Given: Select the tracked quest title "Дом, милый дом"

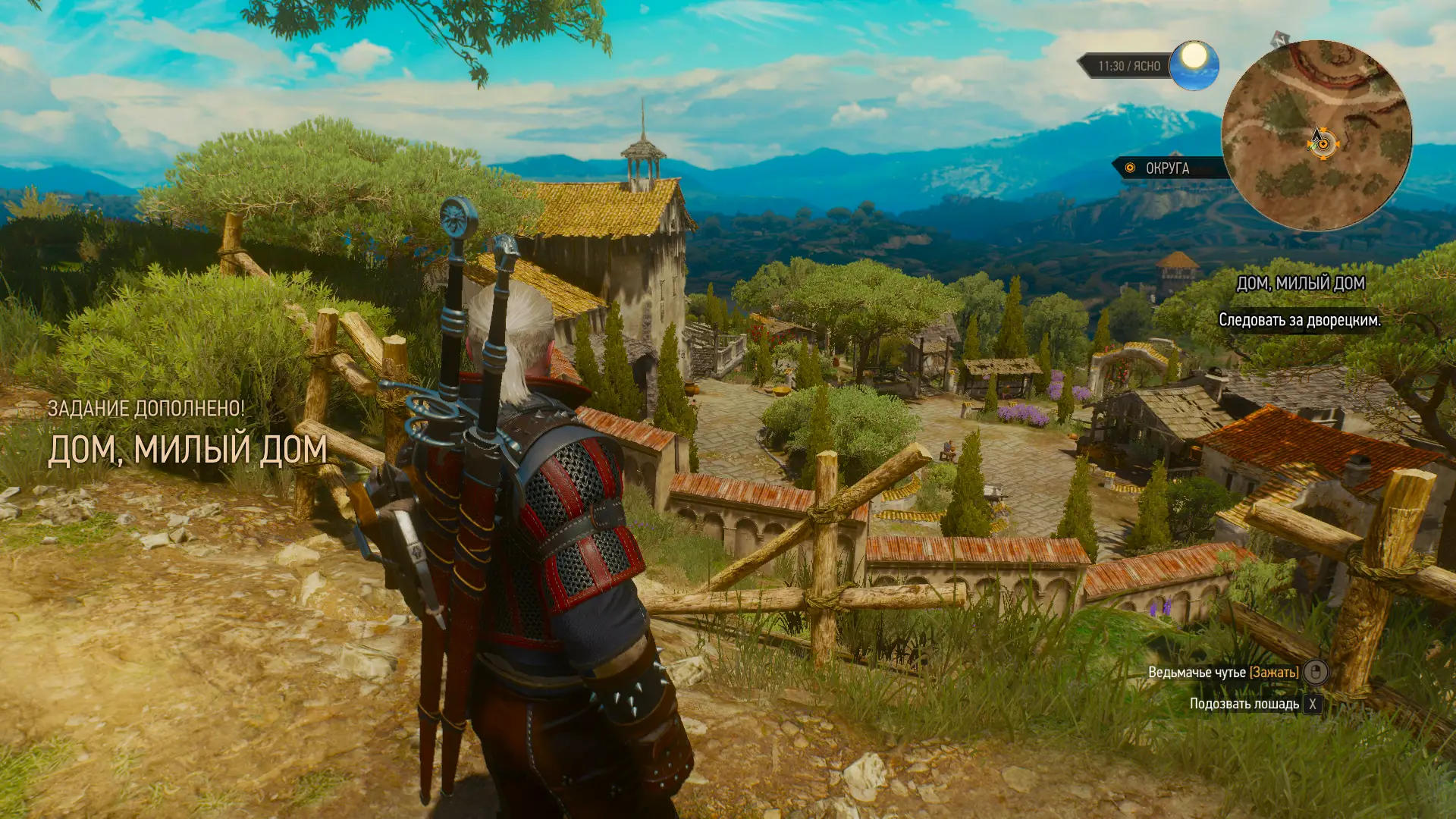Looking at the screenshot, I should (x=1300, y=284).
